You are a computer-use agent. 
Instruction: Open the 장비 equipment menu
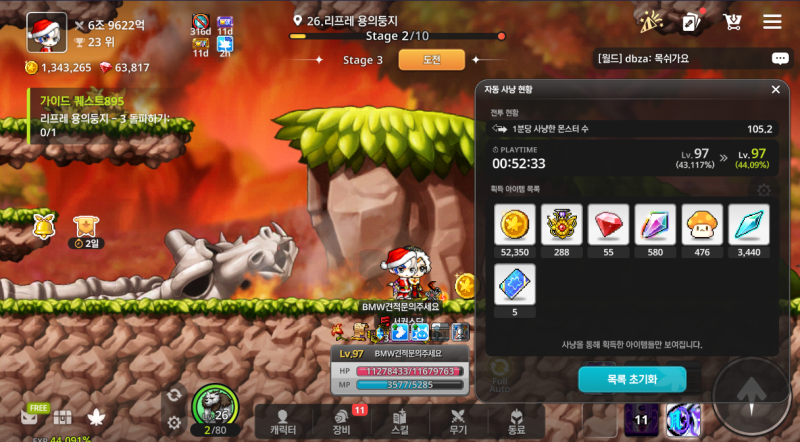pos(341,421)
